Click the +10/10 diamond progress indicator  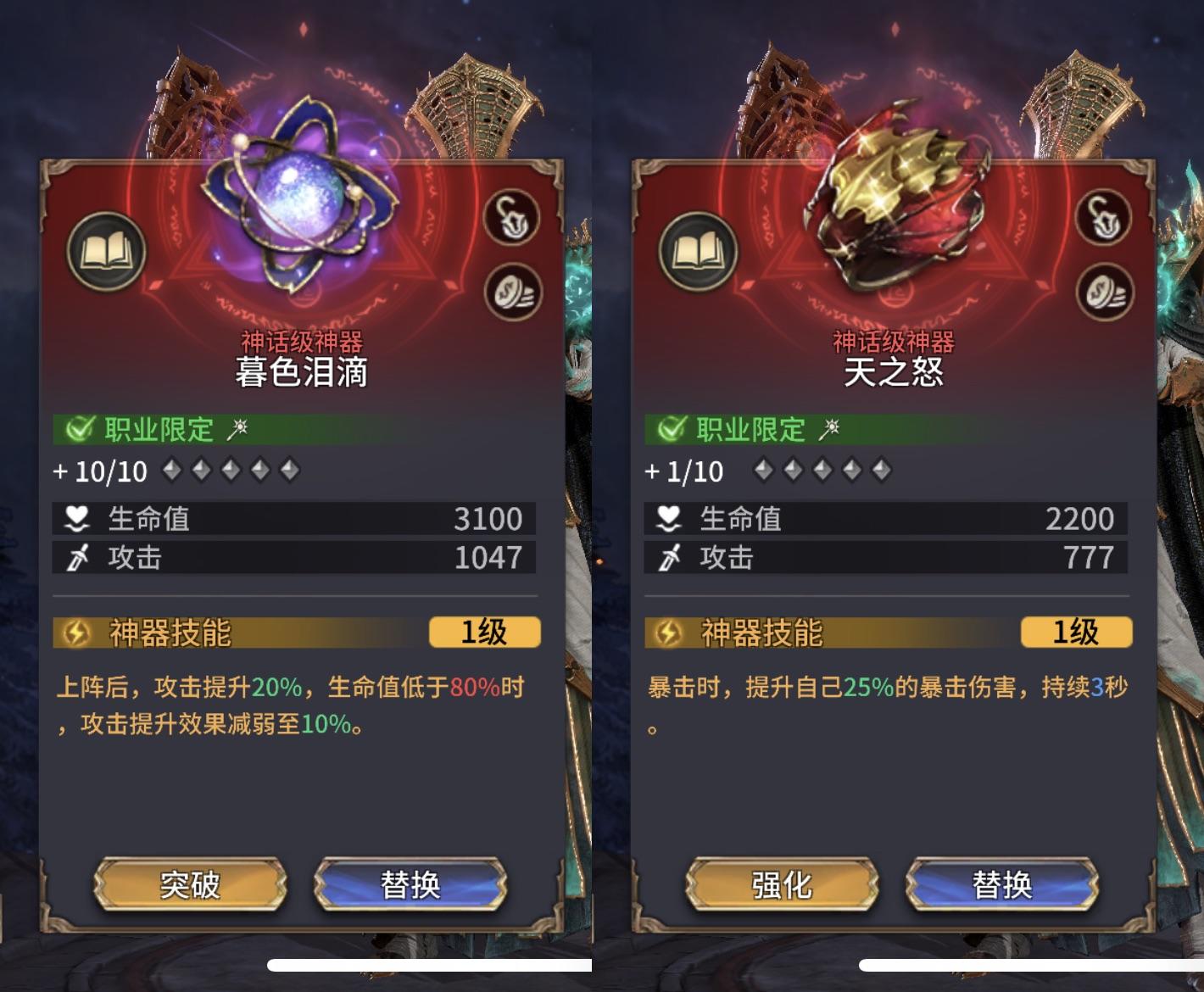click(102, 471)
